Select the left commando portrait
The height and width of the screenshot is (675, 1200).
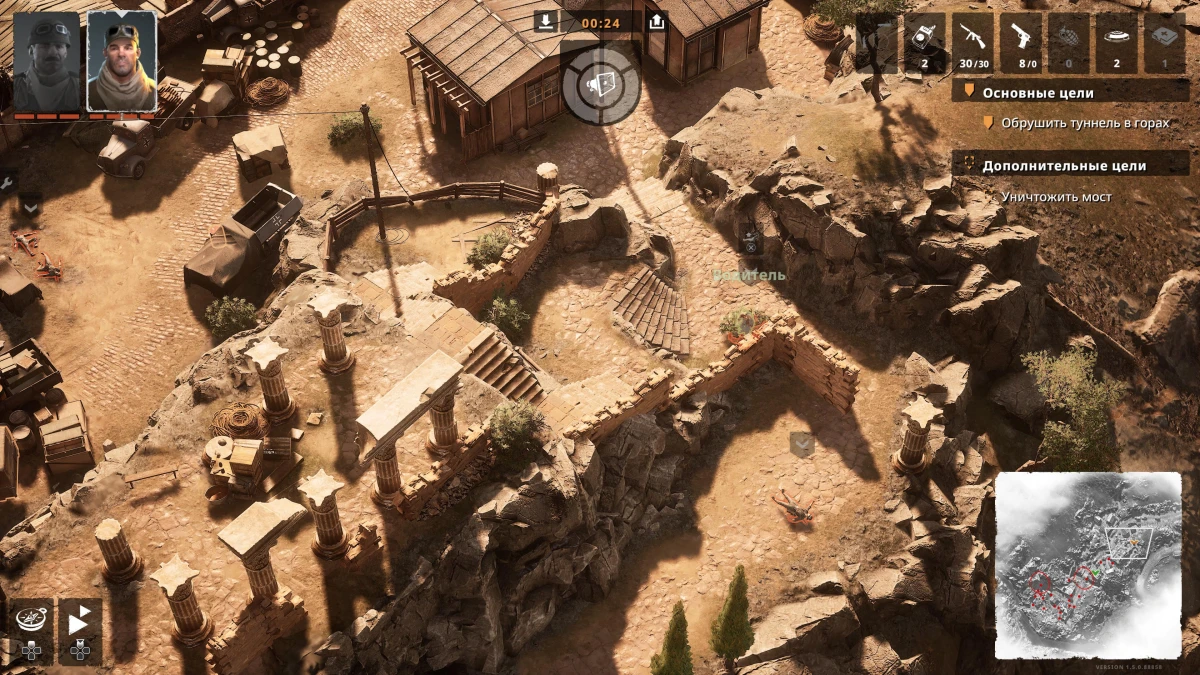(46, 62)
